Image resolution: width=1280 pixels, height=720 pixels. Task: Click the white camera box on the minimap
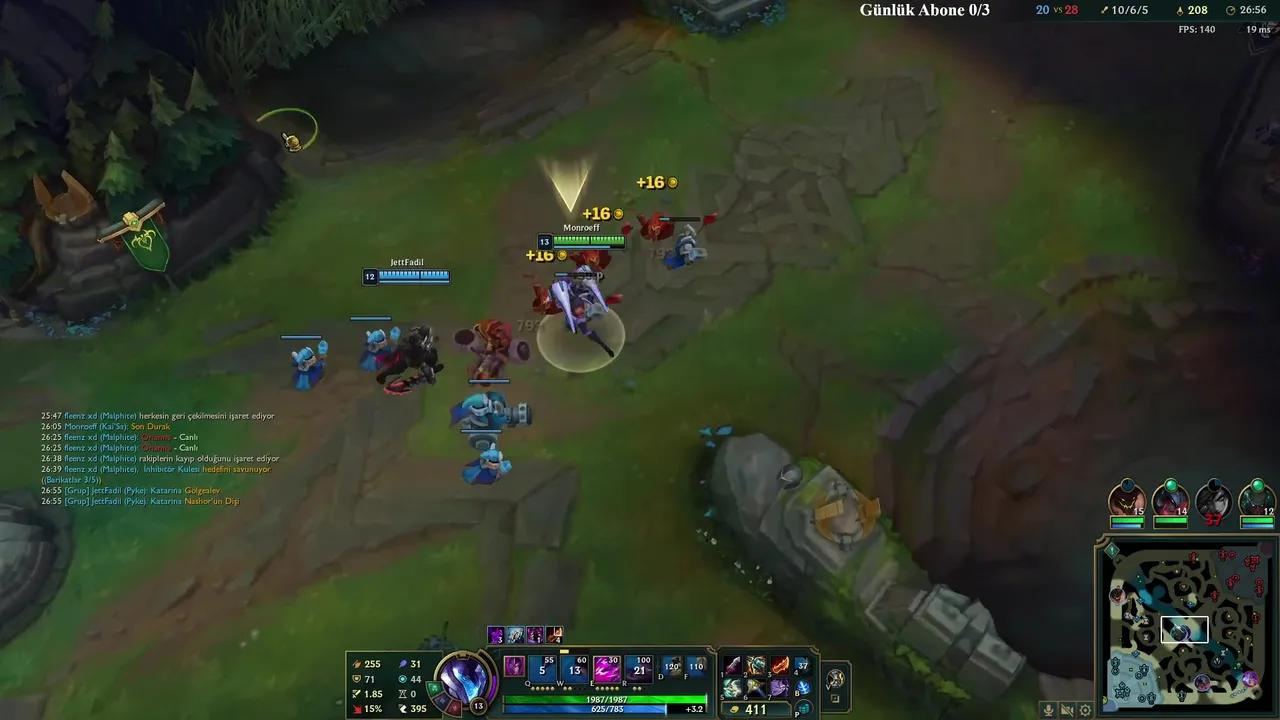click(1184, 629)
